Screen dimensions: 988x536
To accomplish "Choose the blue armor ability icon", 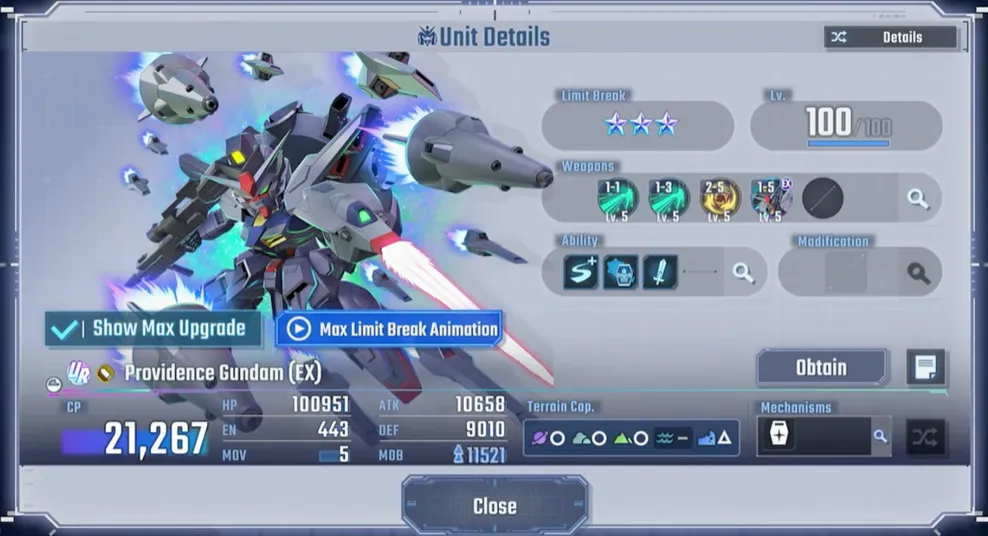I will tap(620, 272).
